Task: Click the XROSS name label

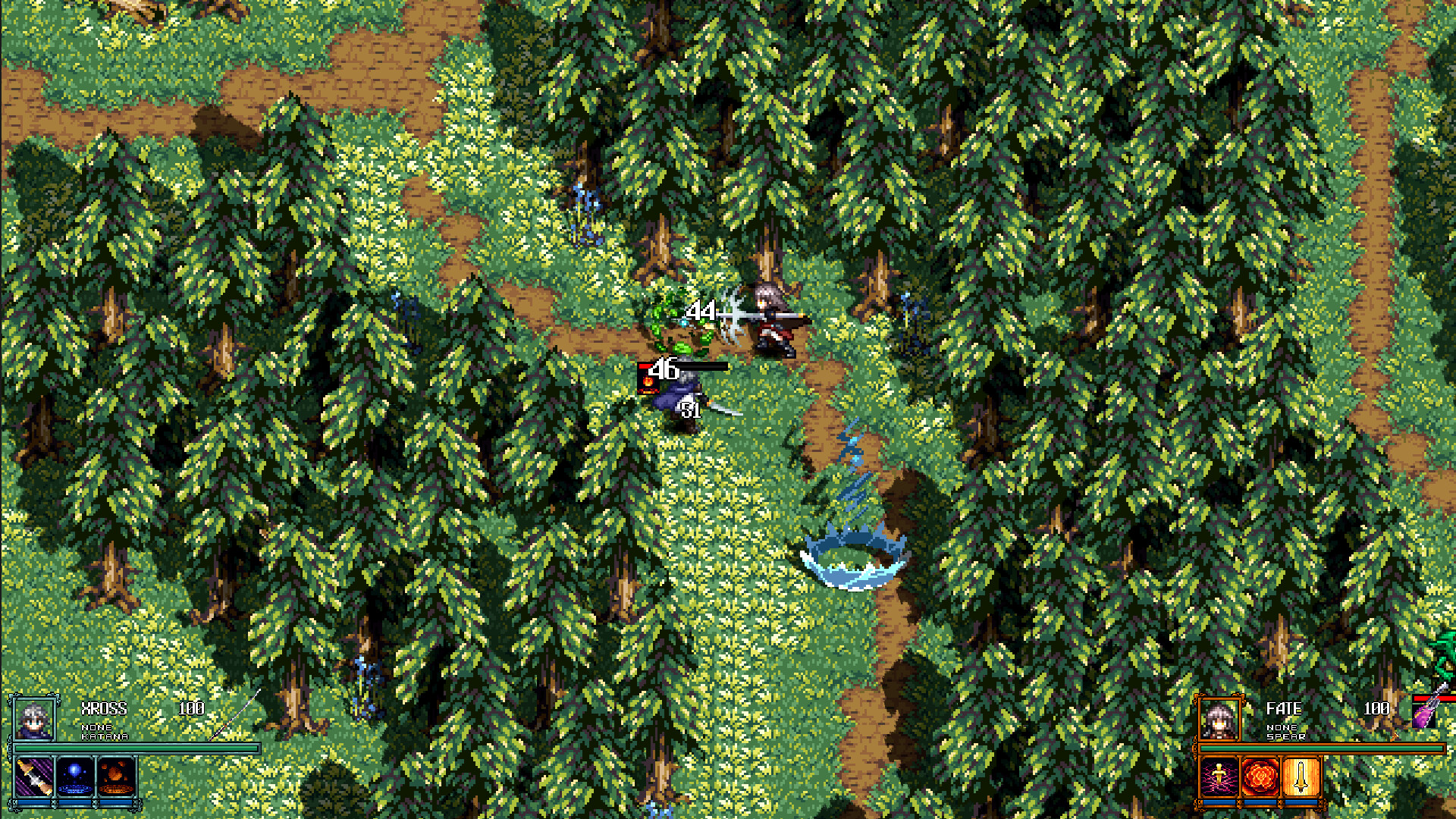Action: click(103, 708)
